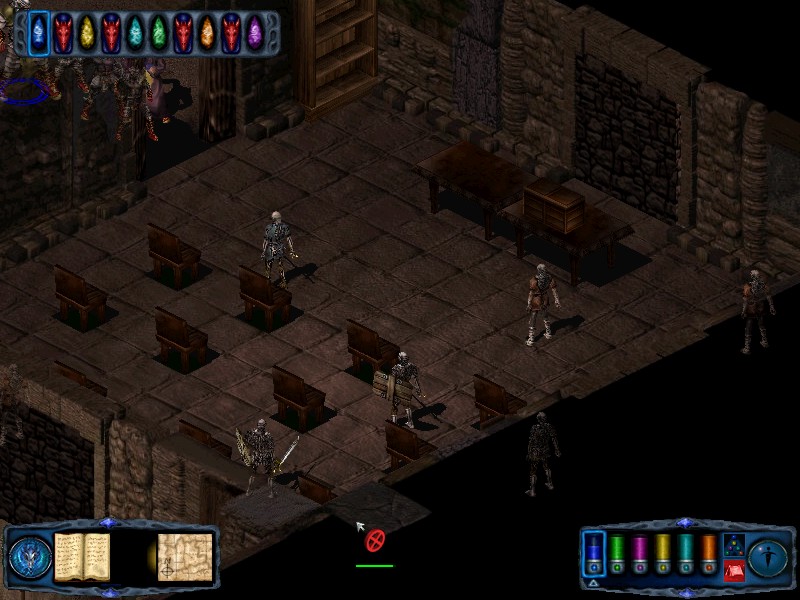Choose the yellow flame icon
Image resolution: width=800 pixels, height=600 pixels.
(x=87, y=32)
